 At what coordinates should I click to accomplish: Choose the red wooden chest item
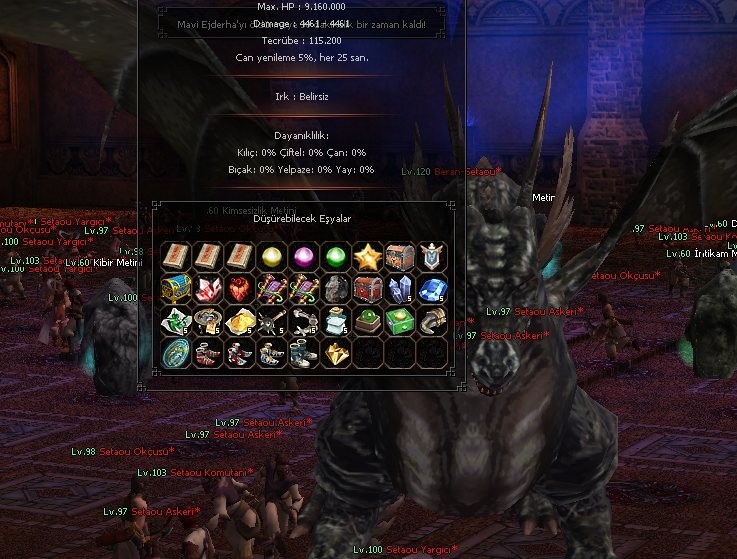[367, 288]
